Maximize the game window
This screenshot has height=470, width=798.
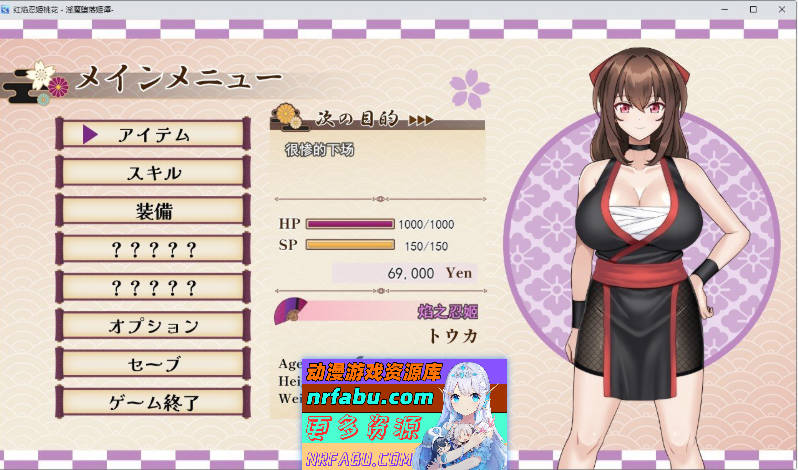click(752, 9)
